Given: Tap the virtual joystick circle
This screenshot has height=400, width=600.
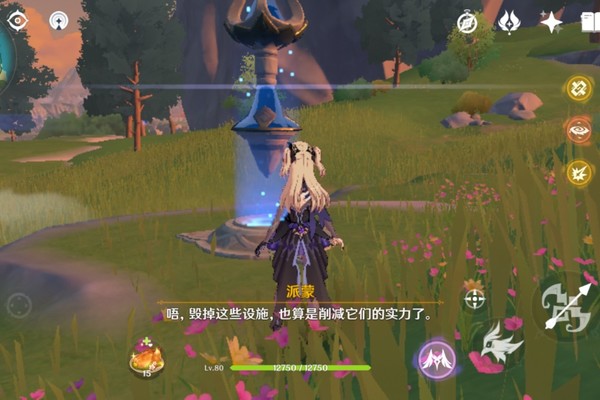Looking at the screenshot, I should pyautogui.click(x=19, y=305).
